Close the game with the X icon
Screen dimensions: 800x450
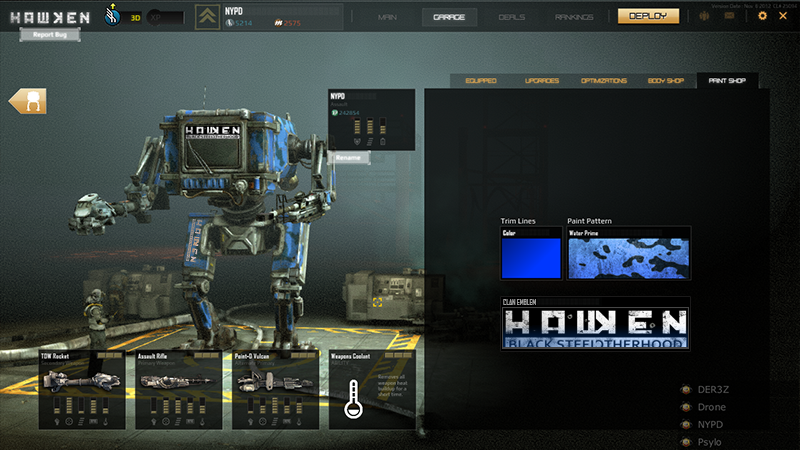[784, 16]
